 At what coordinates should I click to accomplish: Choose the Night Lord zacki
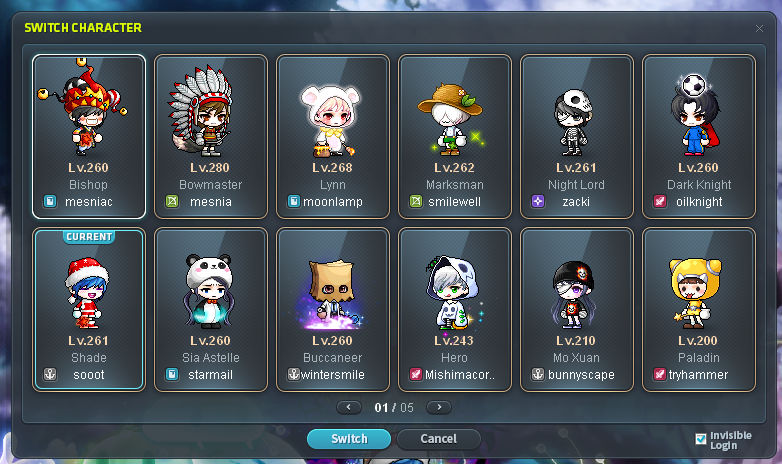coord(577,135)
